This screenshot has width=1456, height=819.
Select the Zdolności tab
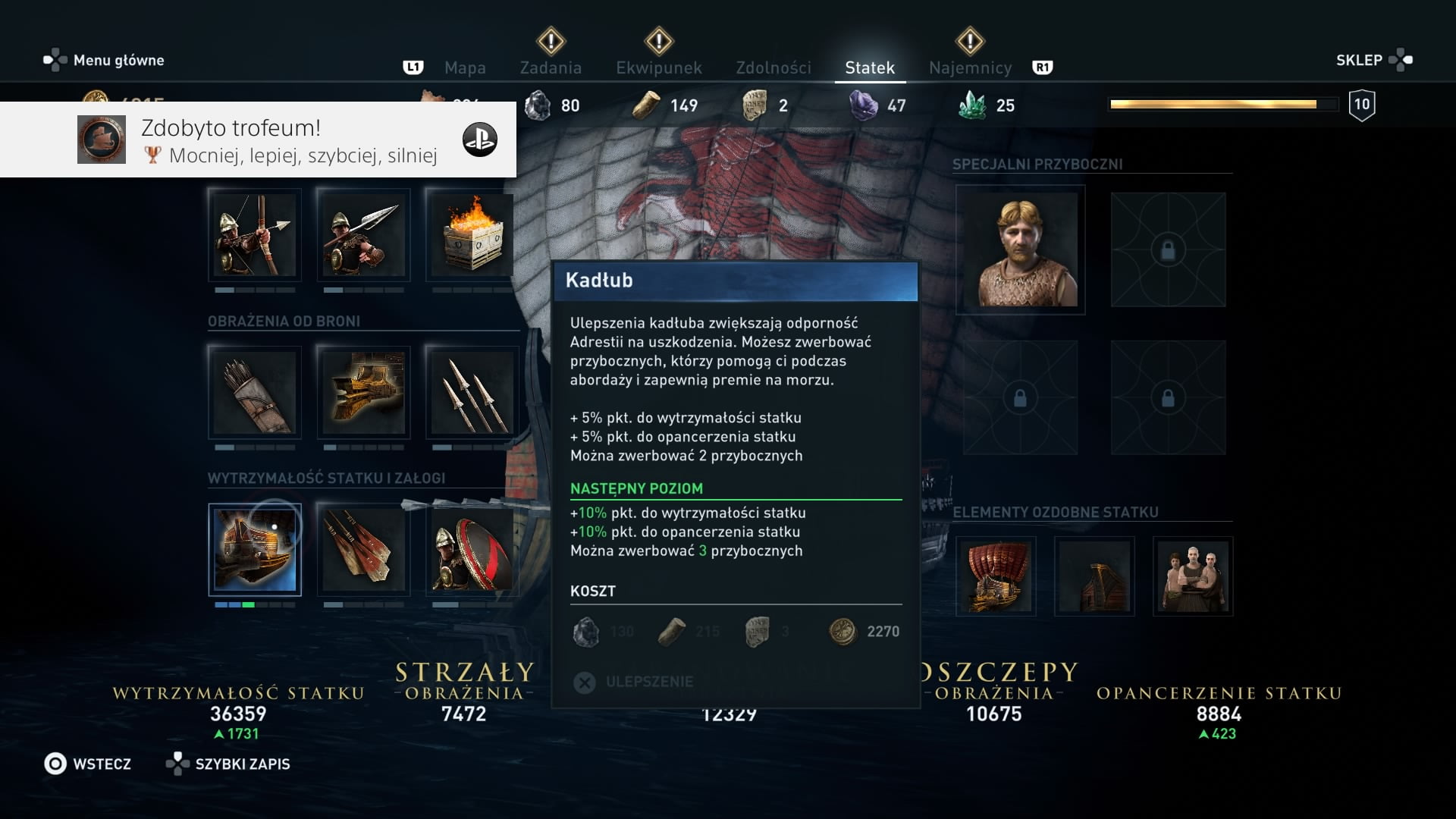click(x=773, y=68)
